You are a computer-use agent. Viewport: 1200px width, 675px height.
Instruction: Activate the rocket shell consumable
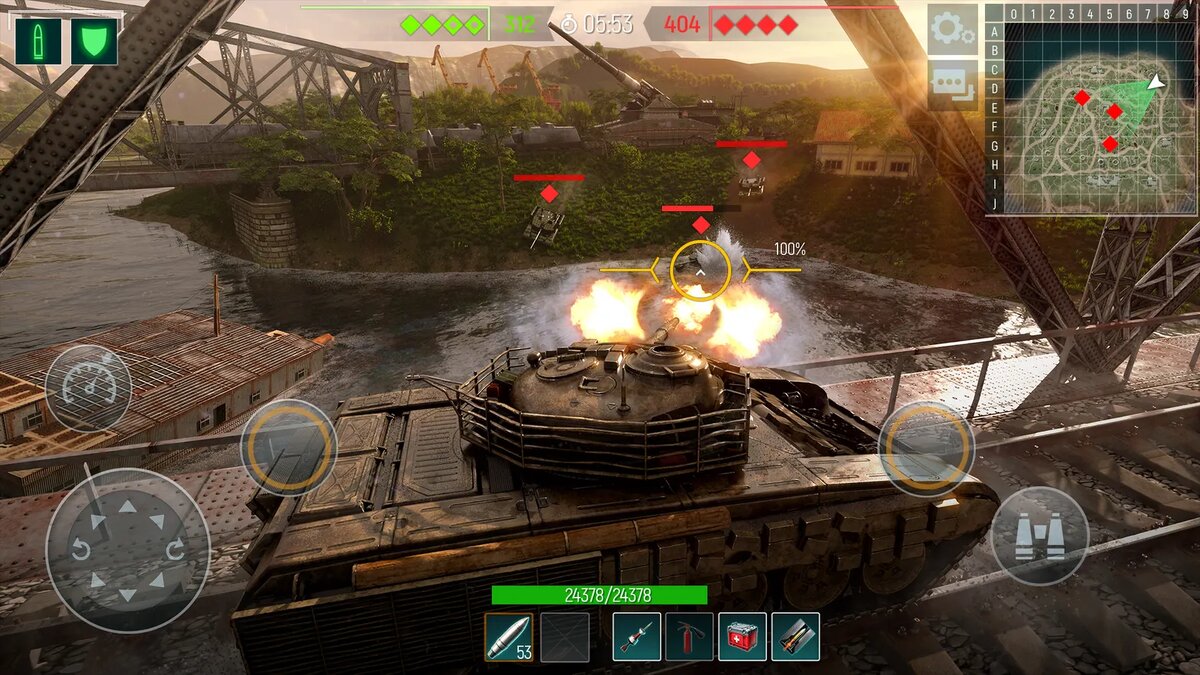pos(796,637)
